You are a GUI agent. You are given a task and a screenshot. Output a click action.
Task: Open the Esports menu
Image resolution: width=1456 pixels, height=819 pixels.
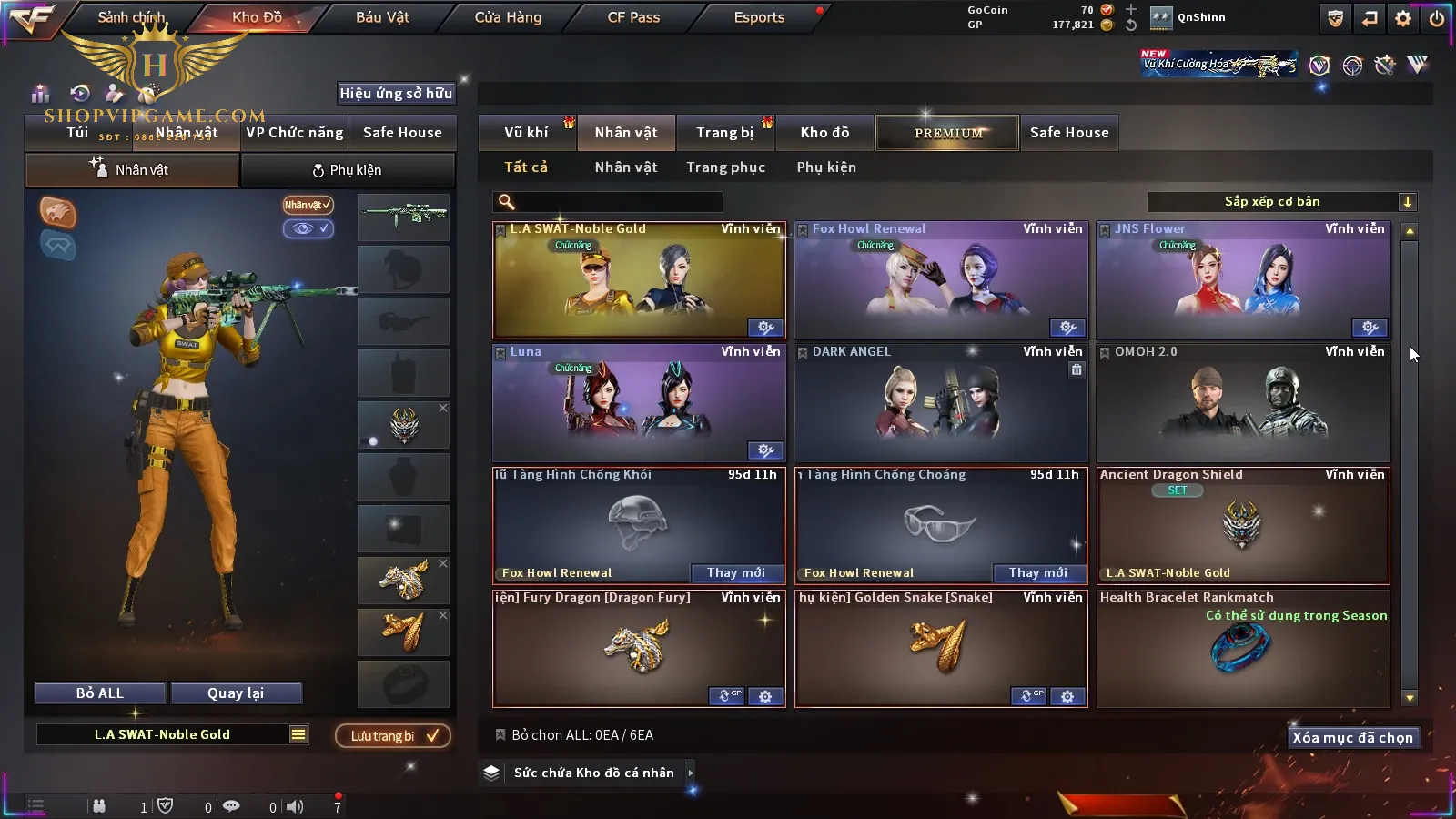759,17
